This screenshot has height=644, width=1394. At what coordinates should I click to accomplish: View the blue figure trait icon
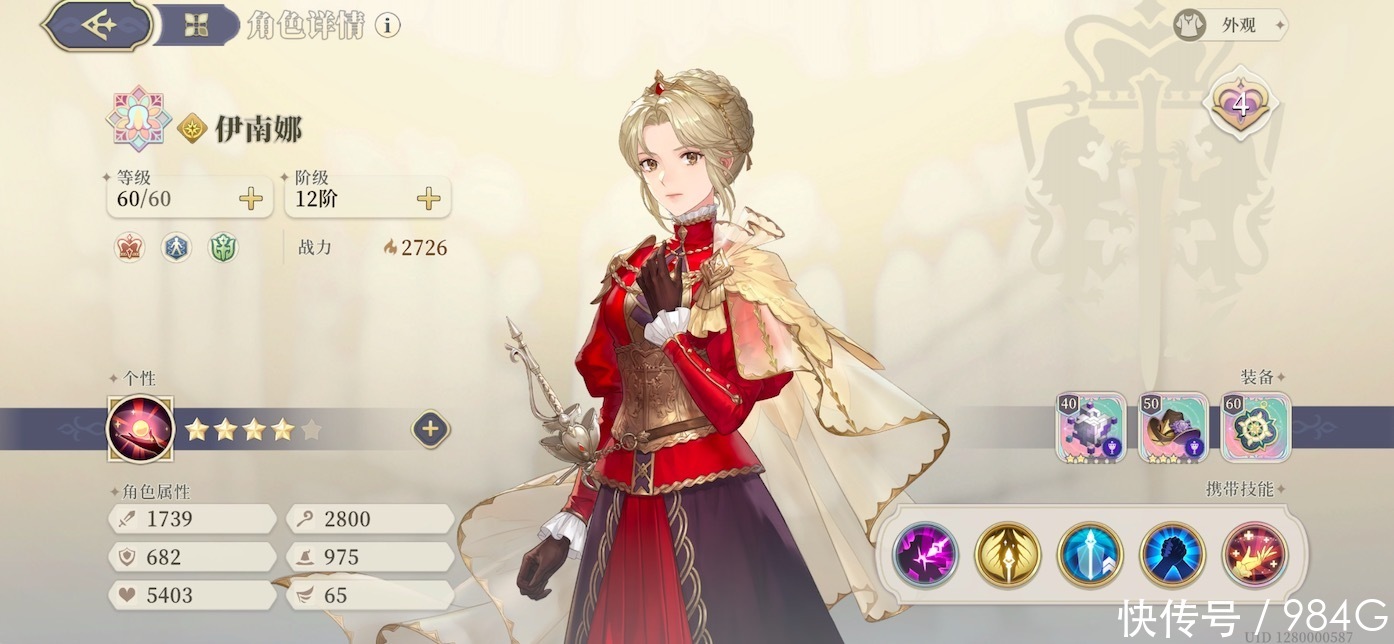[176, 247]
